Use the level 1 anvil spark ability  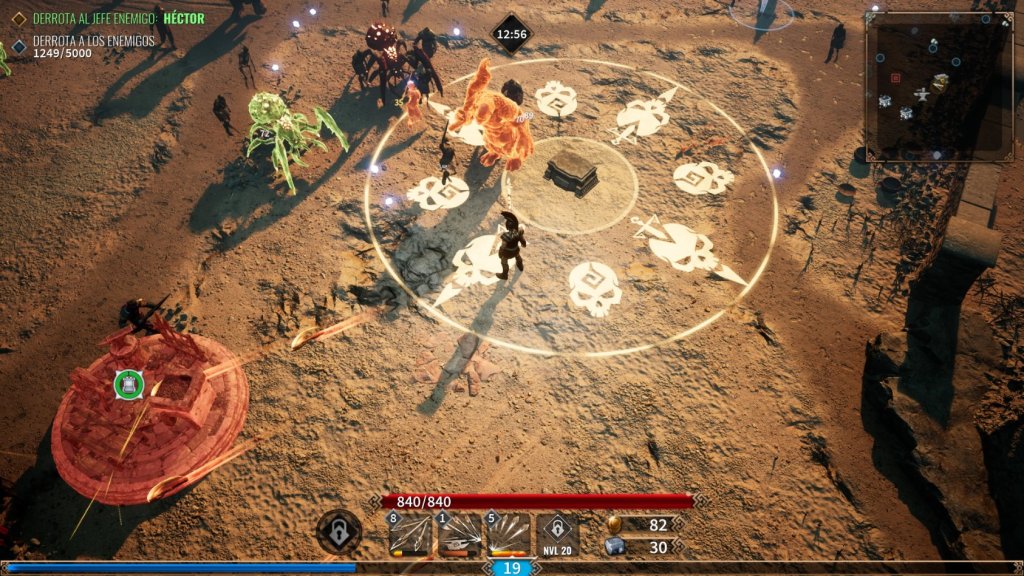coord(459,535)
